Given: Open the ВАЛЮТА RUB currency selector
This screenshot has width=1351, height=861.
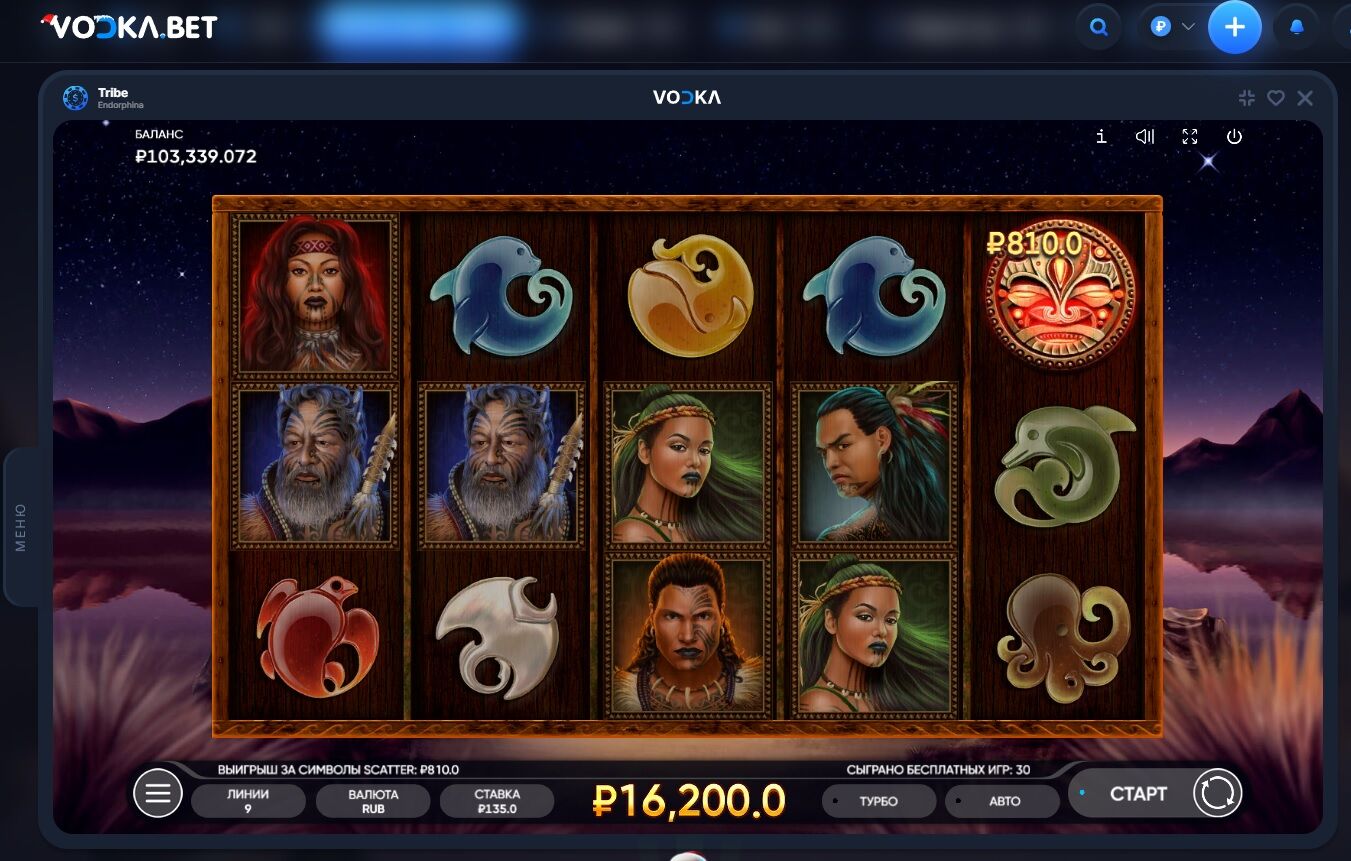Looking at the screenshot, I should pos(373,801).
